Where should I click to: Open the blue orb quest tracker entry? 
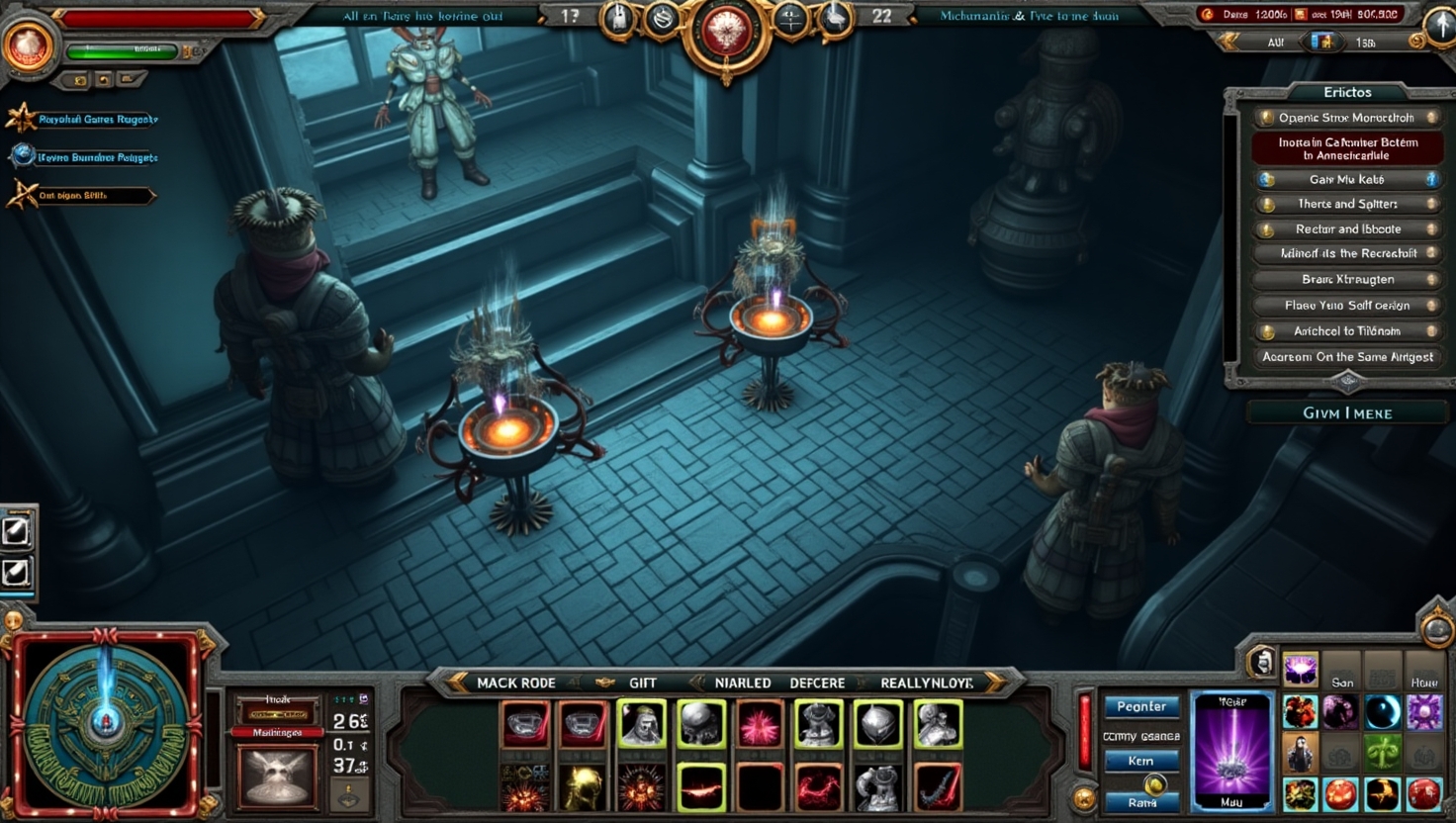coord(84,156)
